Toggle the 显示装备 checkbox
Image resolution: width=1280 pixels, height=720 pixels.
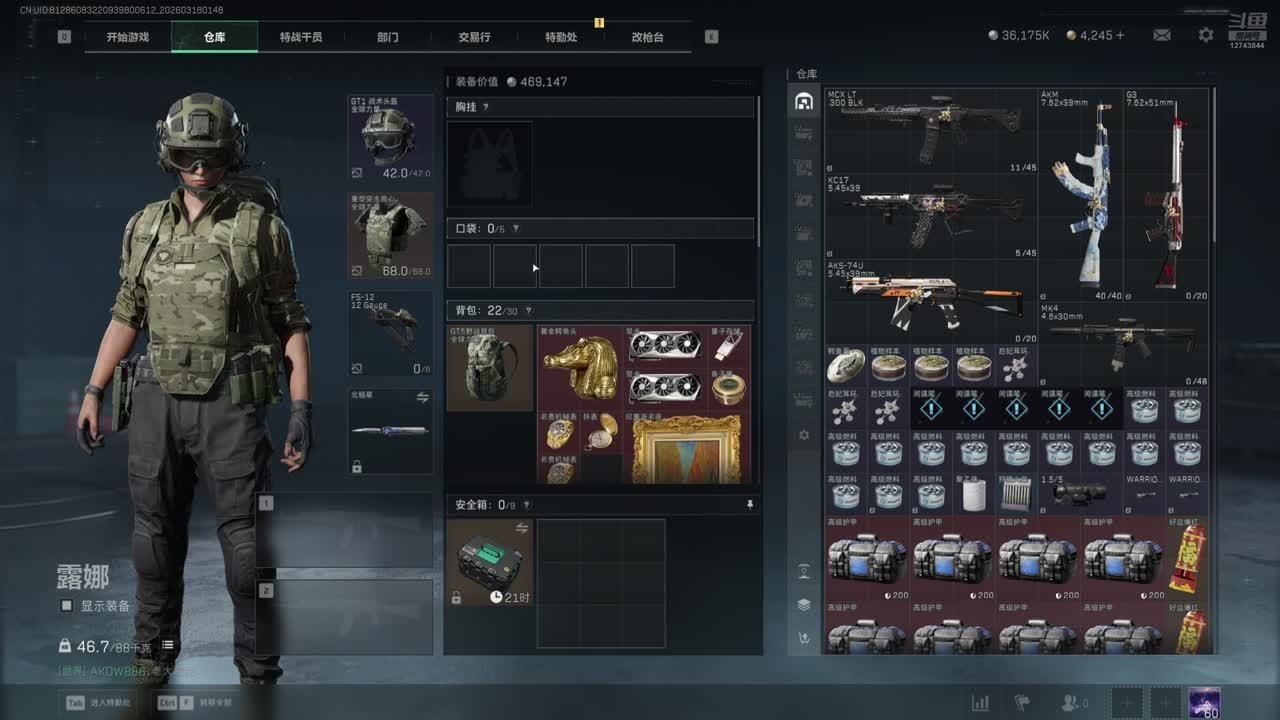(67, 606)
